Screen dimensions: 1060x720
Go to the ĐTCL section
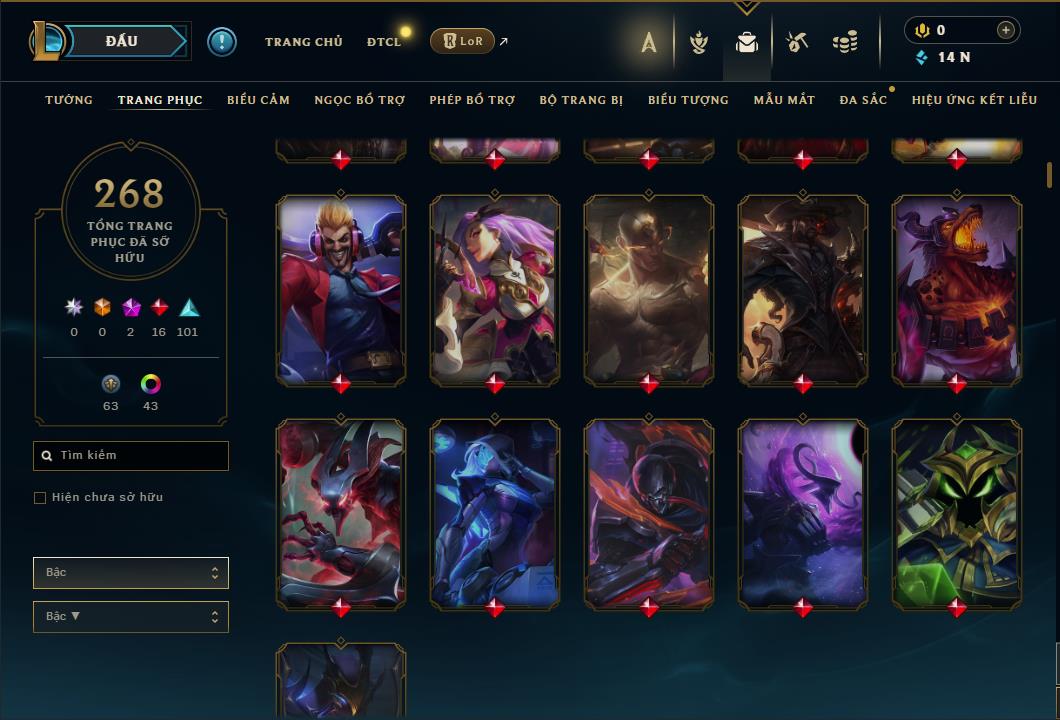[x=383, y=42]
